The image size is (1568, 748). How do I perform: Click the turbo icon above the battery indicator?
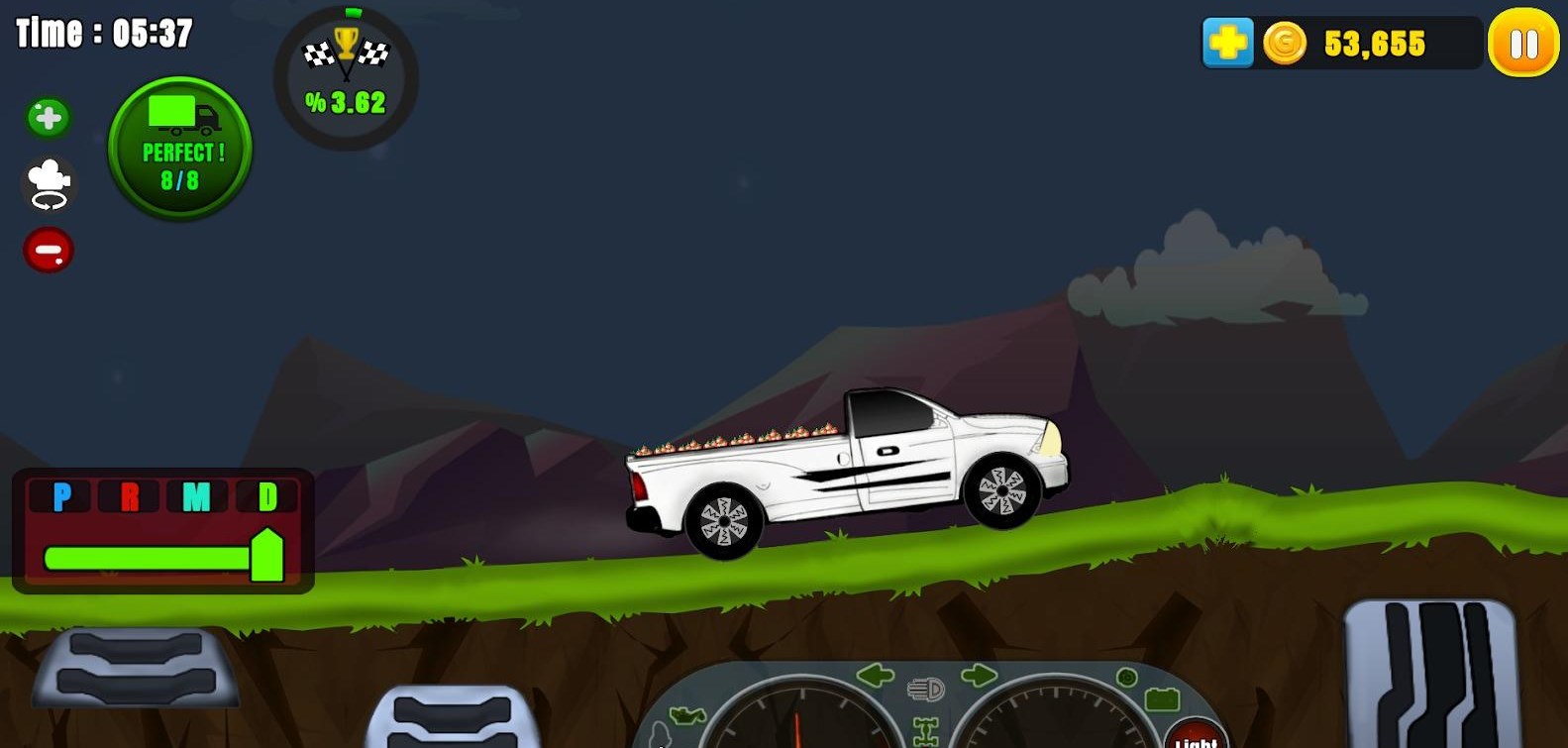[x=1128, y=678]
